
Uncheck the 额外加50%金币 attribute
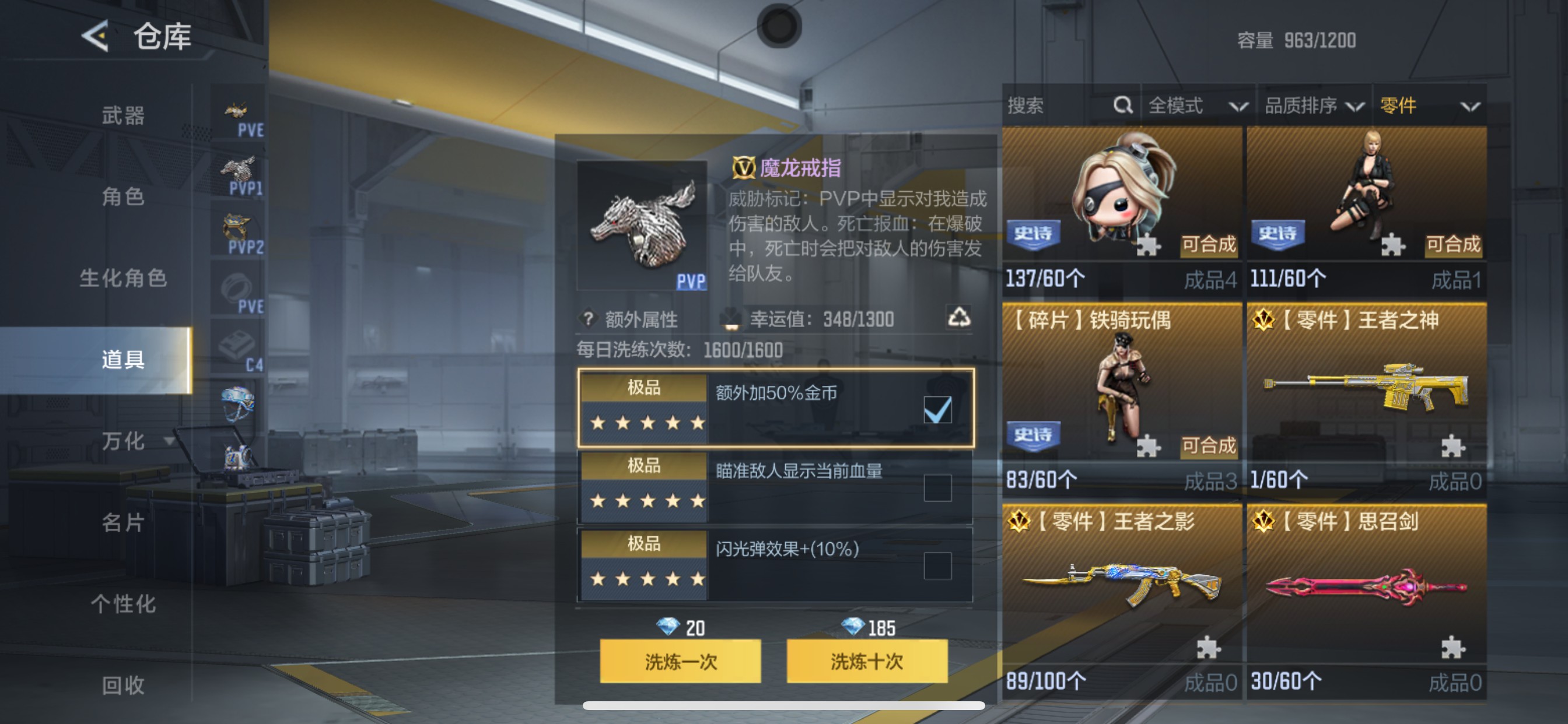(x=938, y=410)
